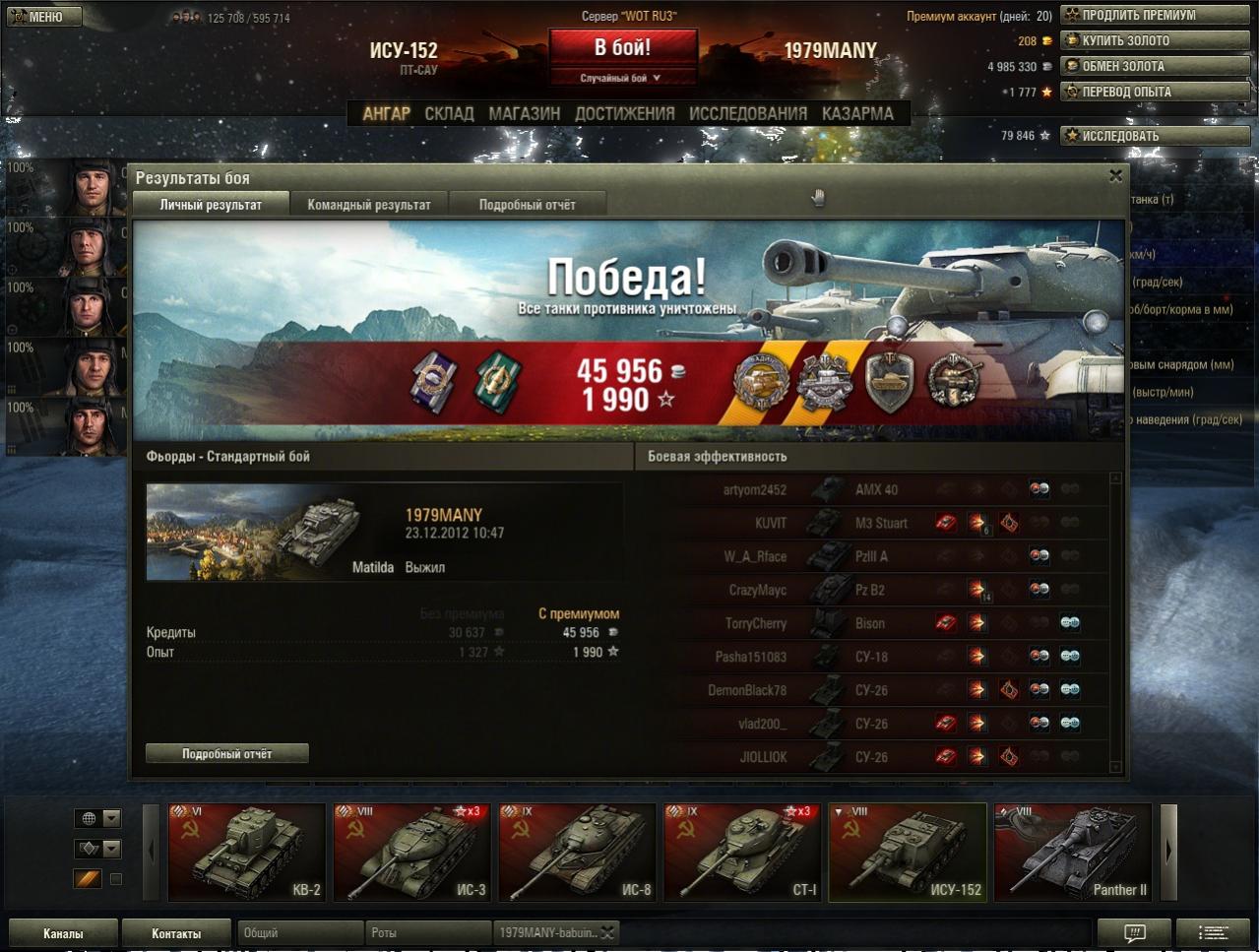Image resolution: width=1259 pixels, height=952 pixels.
Task: Open the Каналы chat channels button
Action: tap(63, 933)
